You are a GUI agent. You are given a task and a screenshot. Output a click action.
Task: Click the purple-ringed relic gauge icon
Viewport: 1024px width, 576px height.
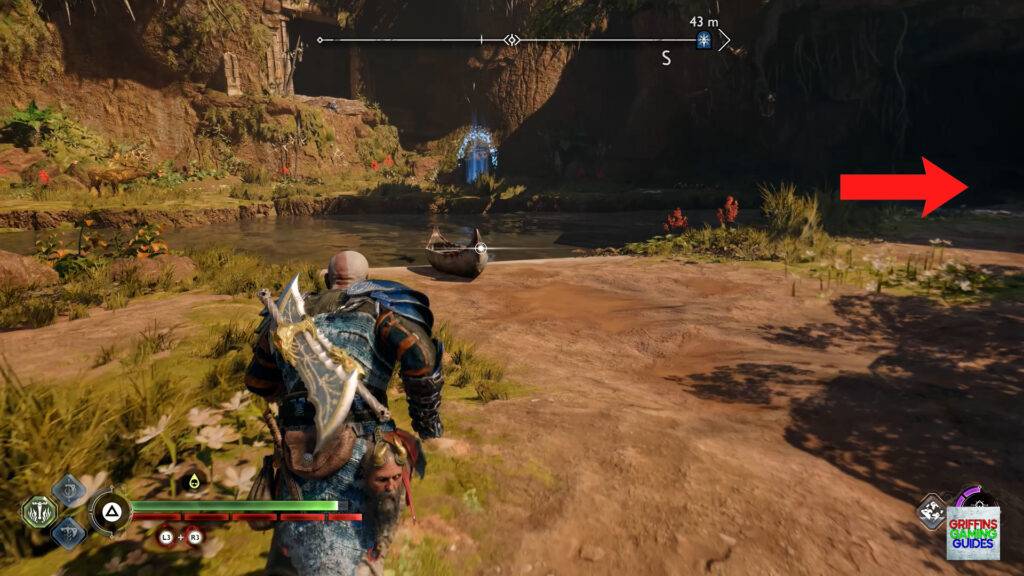pyautogui.click(x=972, y=497)
